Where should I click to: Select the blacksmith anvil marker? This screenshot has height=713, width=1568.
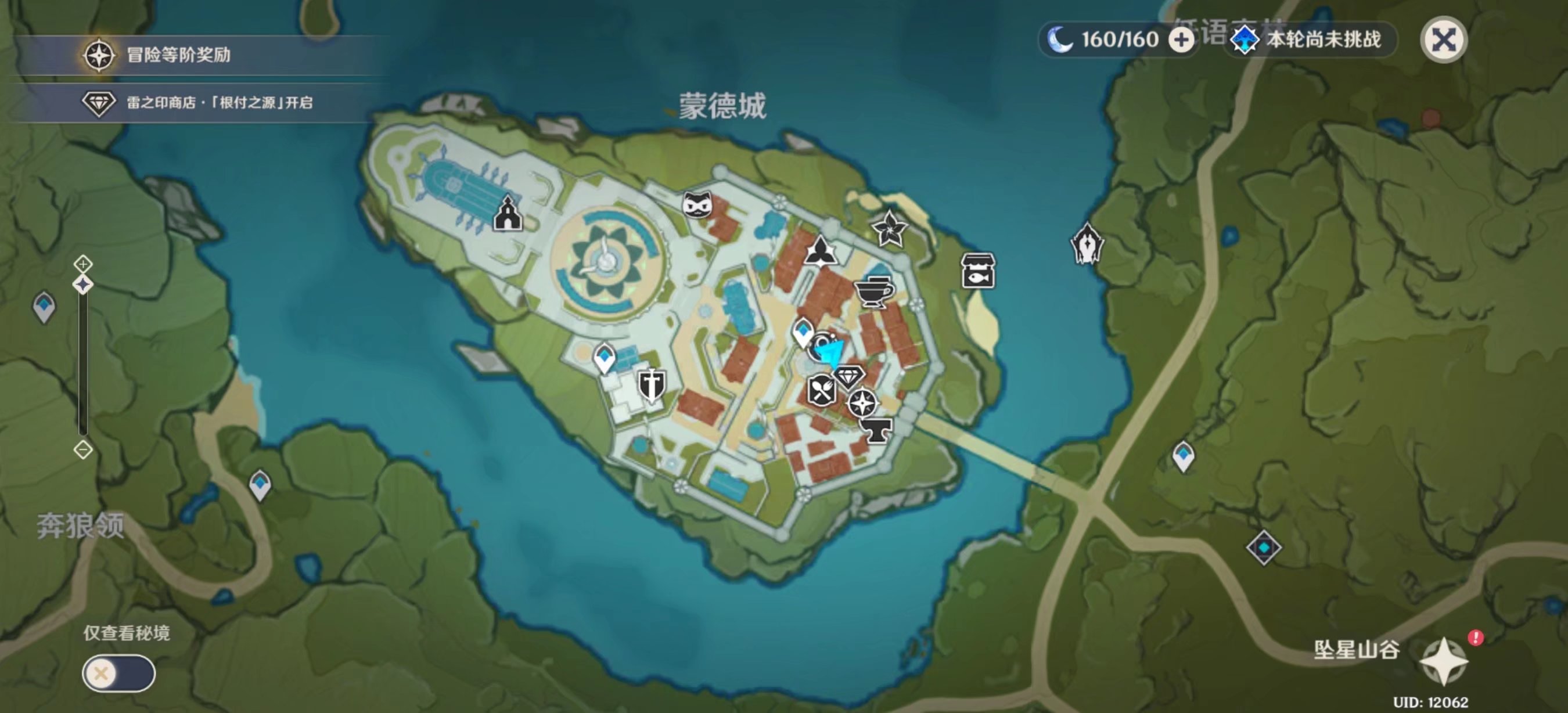point(876,430)
